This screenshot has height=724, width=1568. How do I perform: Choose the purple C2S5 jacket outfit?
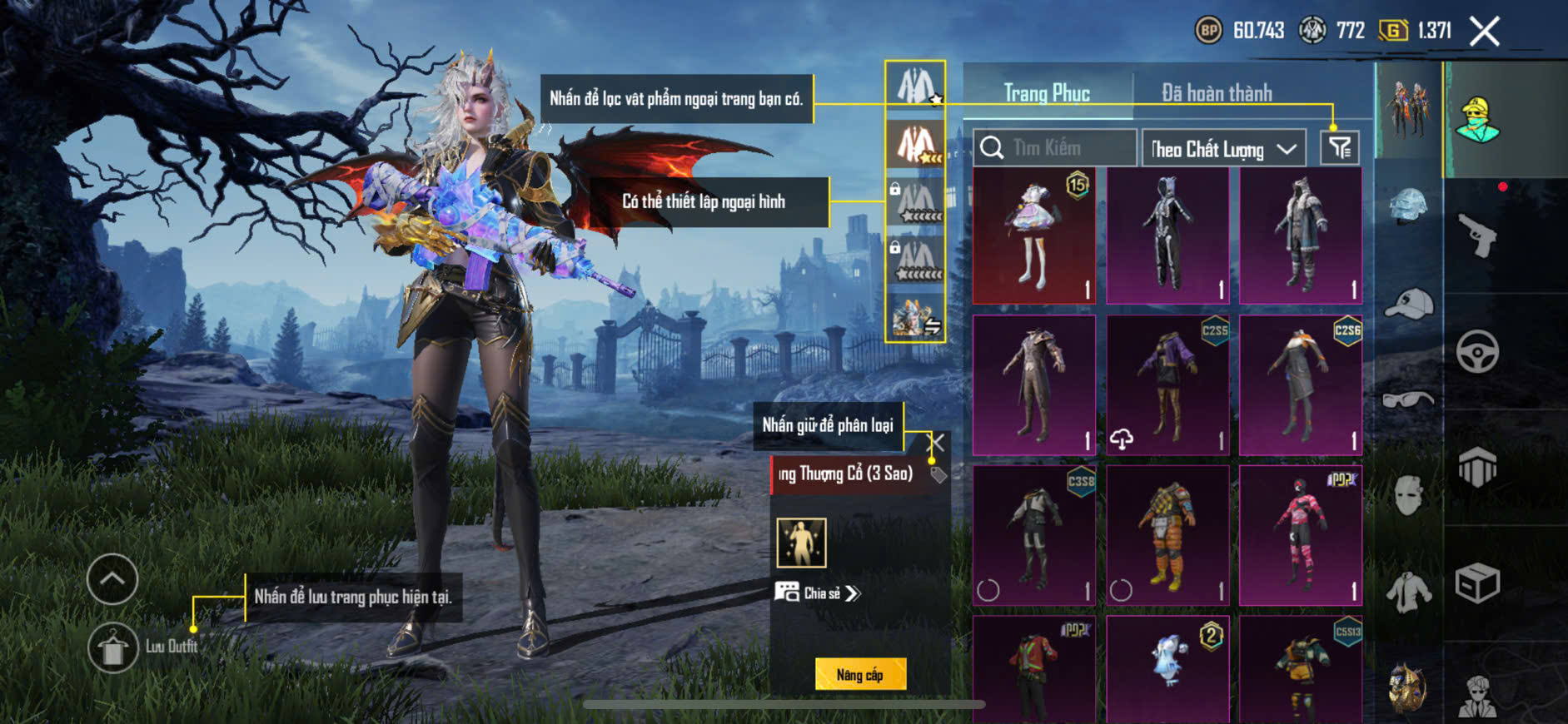1167,385
